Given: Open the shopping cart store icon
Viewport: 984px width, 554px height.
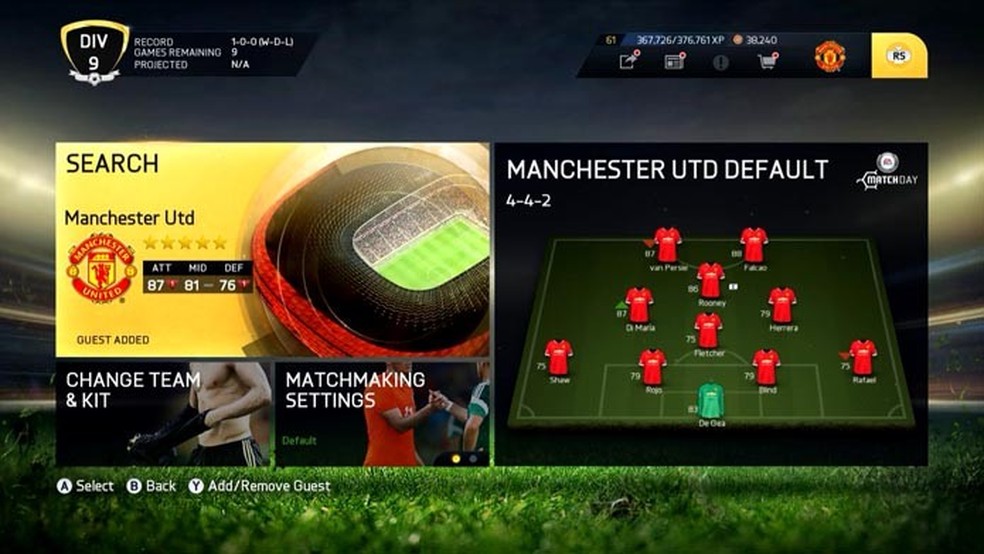Looking at the screenshot, I should click(x=767, y=61).
